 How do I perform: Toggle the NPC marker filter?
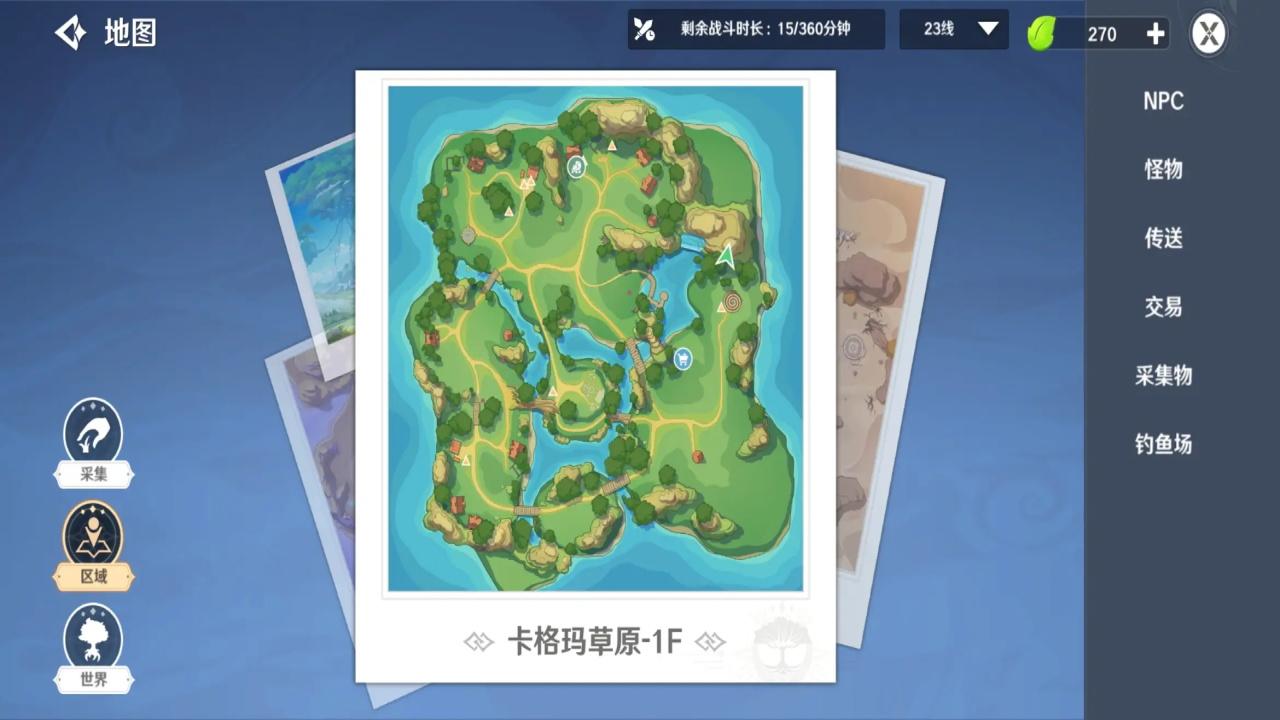1163,101
